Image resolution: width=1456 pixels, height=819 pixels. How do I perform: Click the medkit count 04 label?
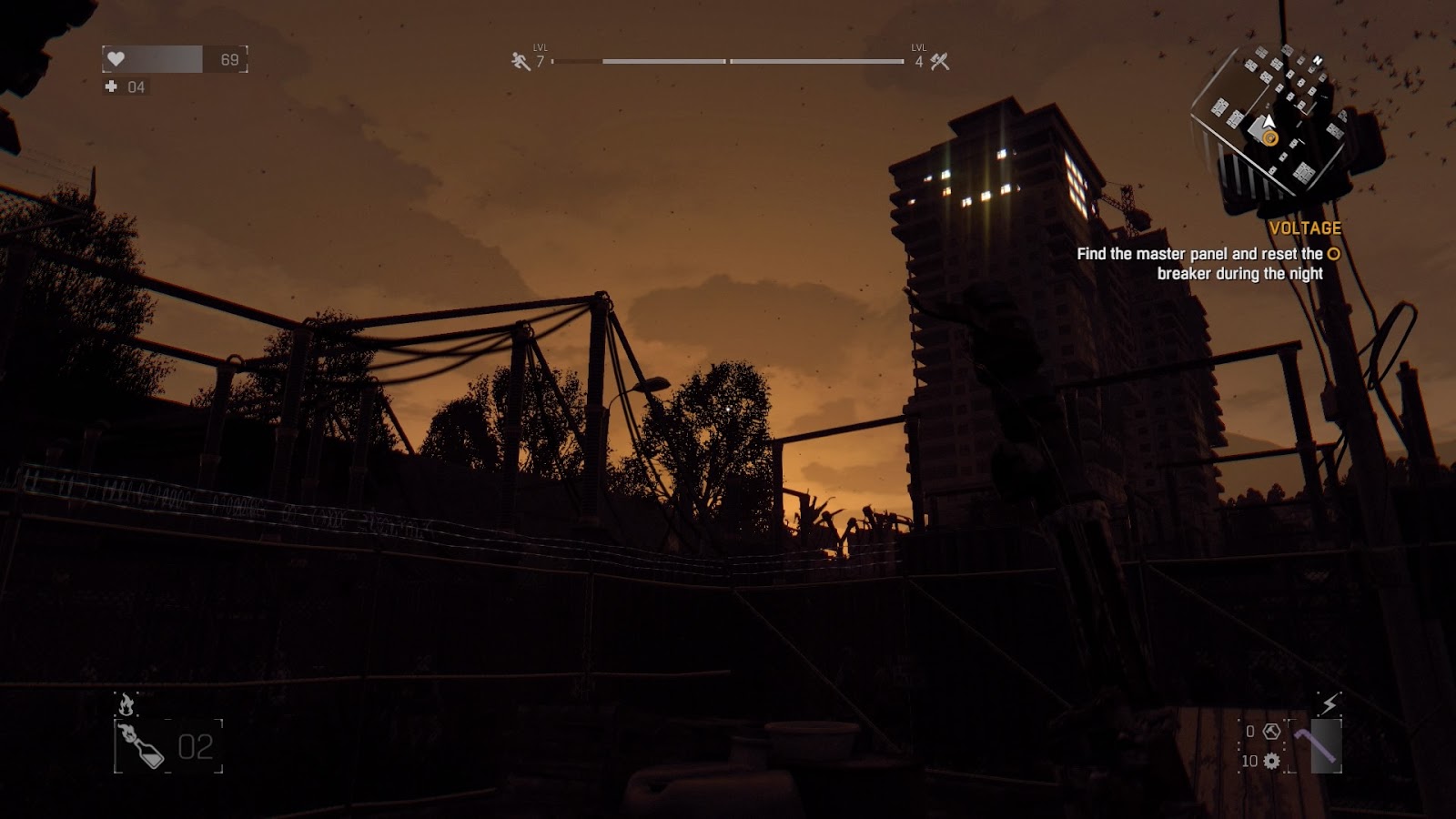pos(136,88)
